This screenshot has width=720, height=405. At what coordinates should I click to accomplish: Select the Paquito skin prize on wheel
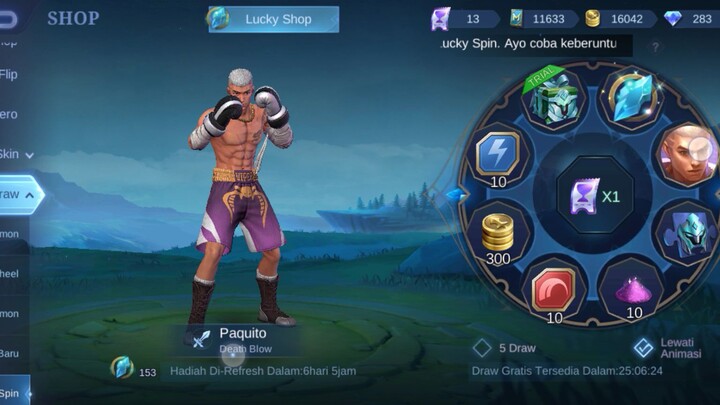point(686,153)
